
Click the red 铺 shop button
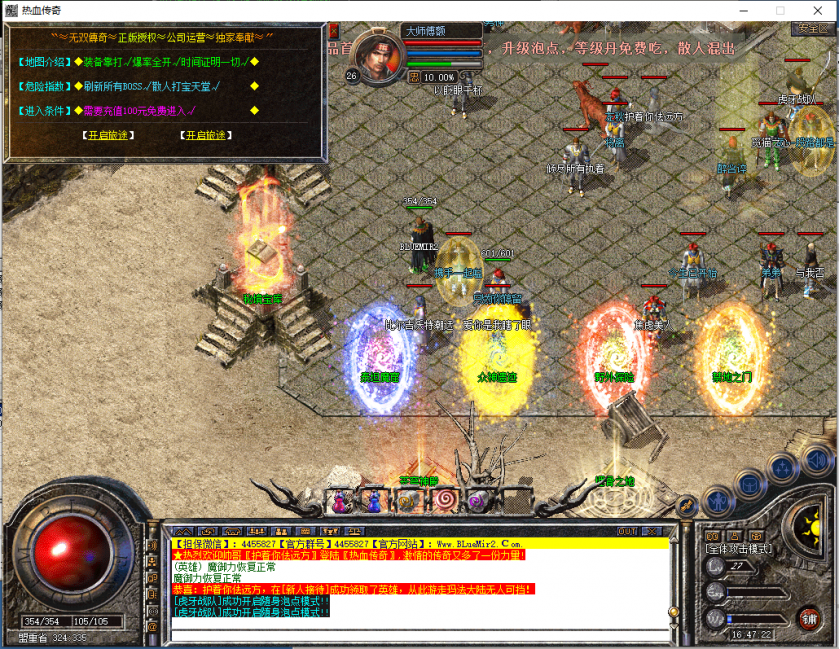point(807,617)
